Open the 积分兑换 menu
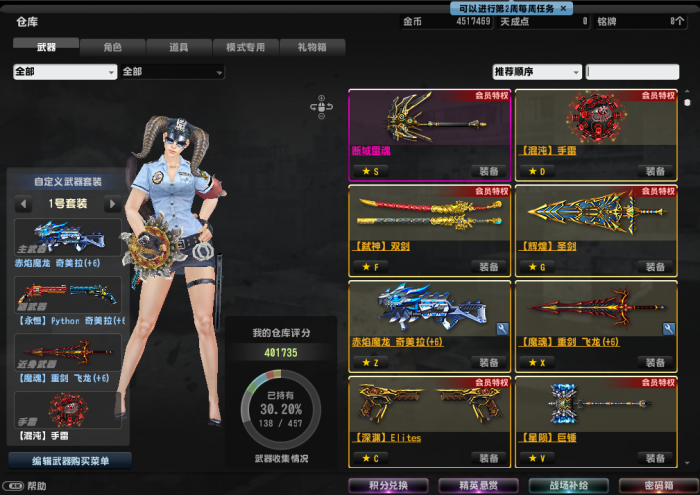700x495 pixels. click(x=389, y=485)
